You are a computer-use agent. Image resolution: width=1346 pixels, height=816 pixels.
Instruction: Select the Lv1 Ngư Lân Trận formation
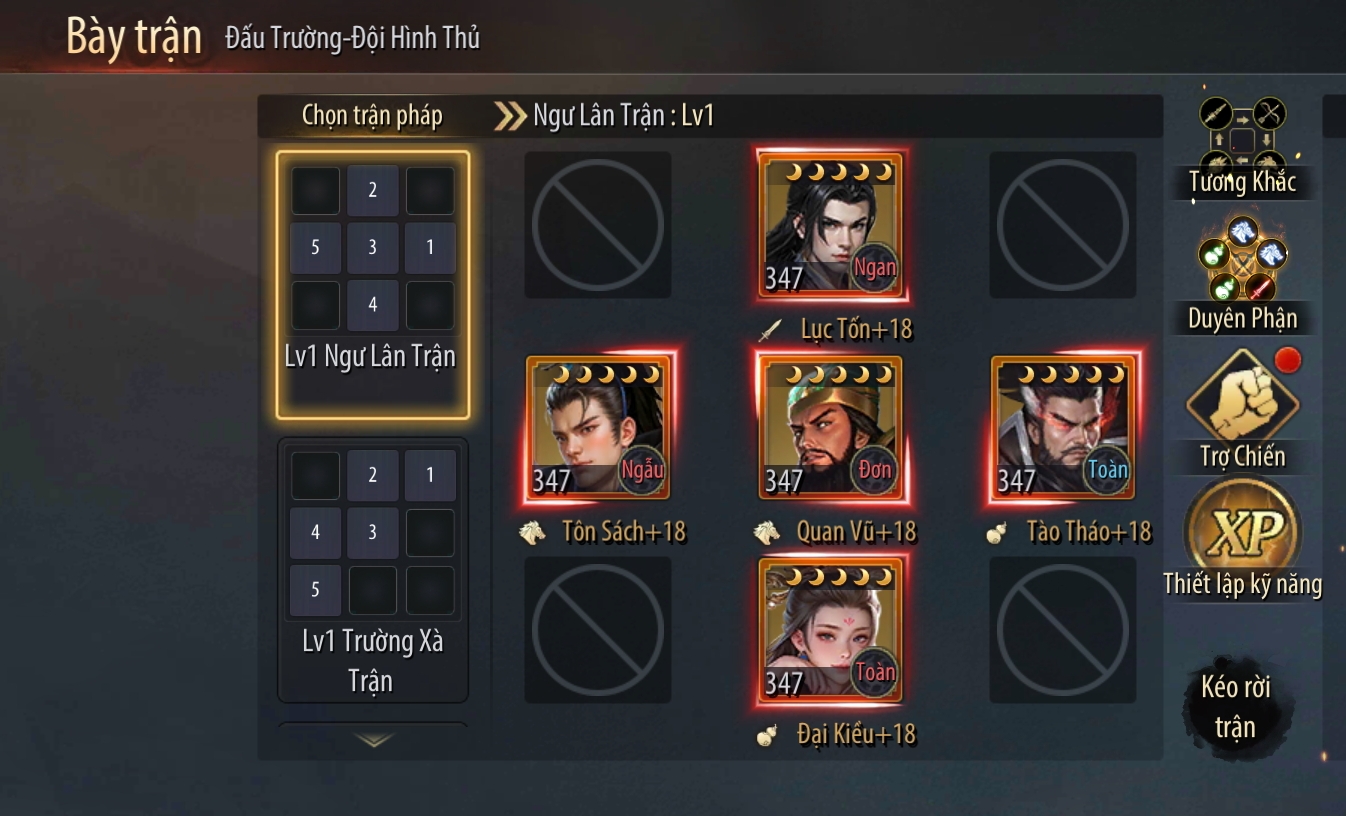point(372,284)
